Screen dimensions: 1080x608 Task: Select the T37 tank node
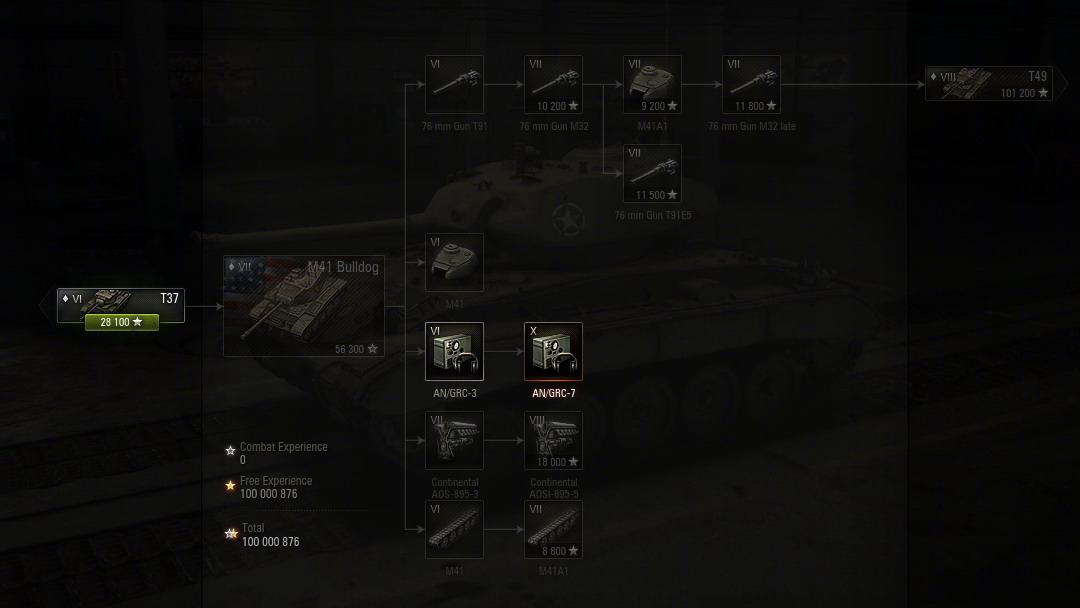120,299
